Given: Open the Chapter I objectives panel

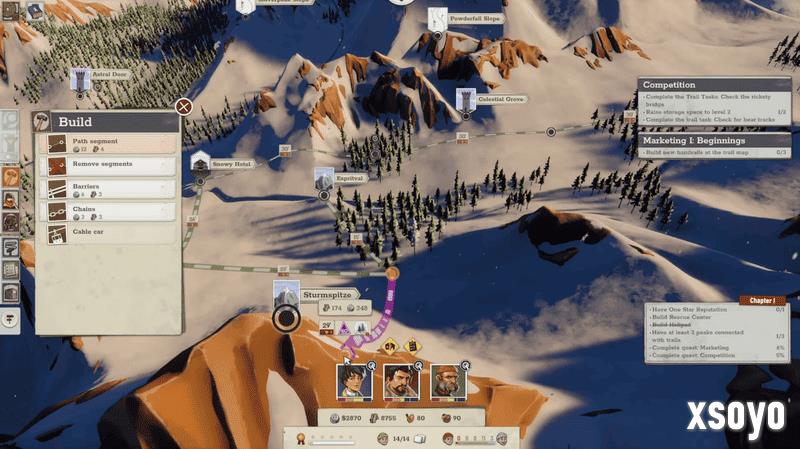Looking at the screenshot, I should [762, 300].
